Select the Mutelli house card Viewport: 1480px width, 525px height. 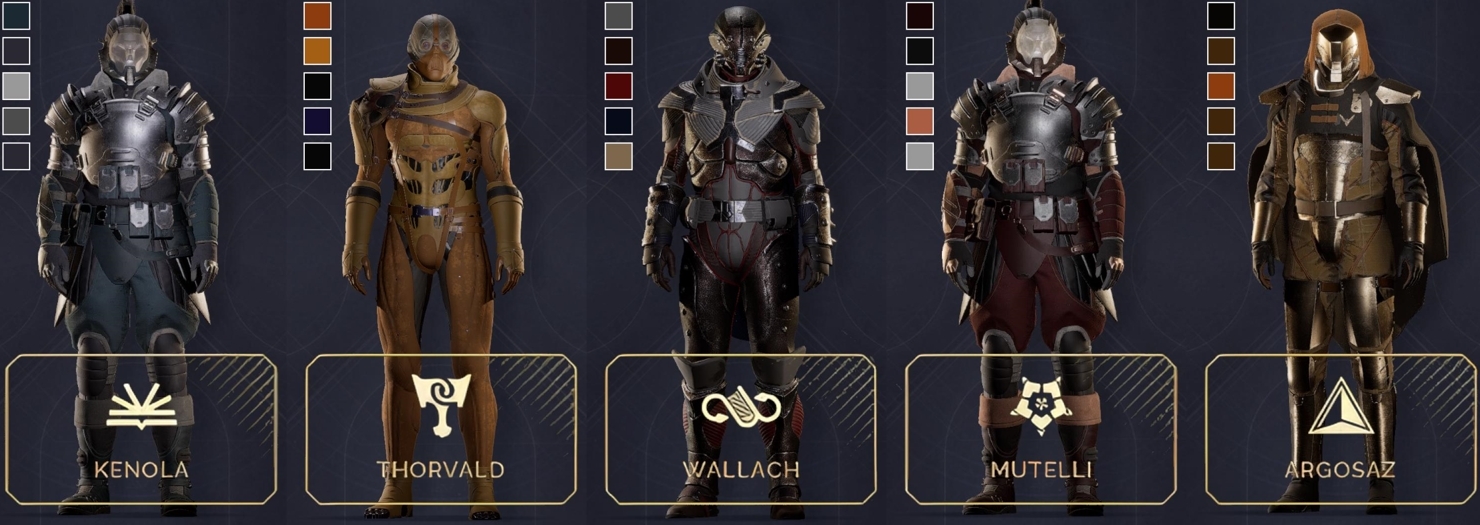(x=1040, y=429)
